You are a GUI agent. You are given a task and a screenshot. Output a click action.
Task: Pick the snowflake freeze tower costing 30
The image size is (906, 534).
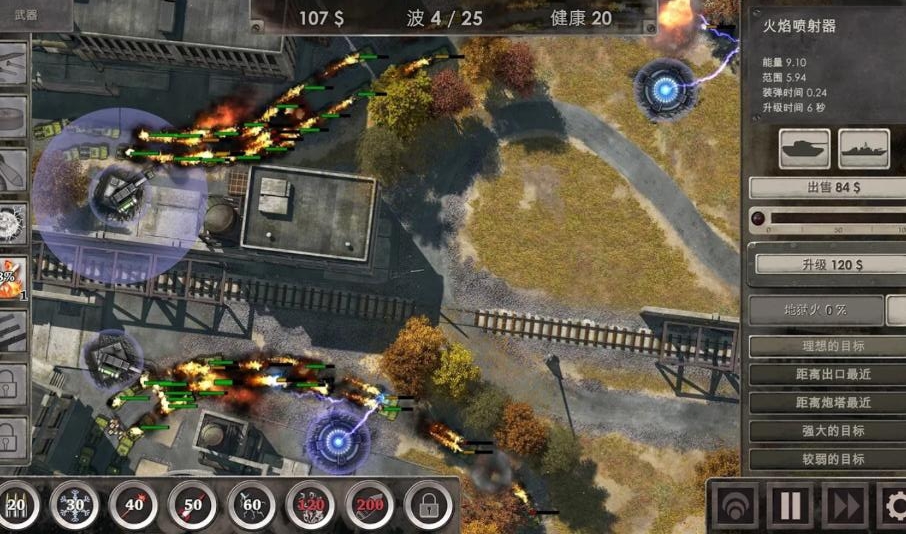pyautogui.click(x=74, y=506)
